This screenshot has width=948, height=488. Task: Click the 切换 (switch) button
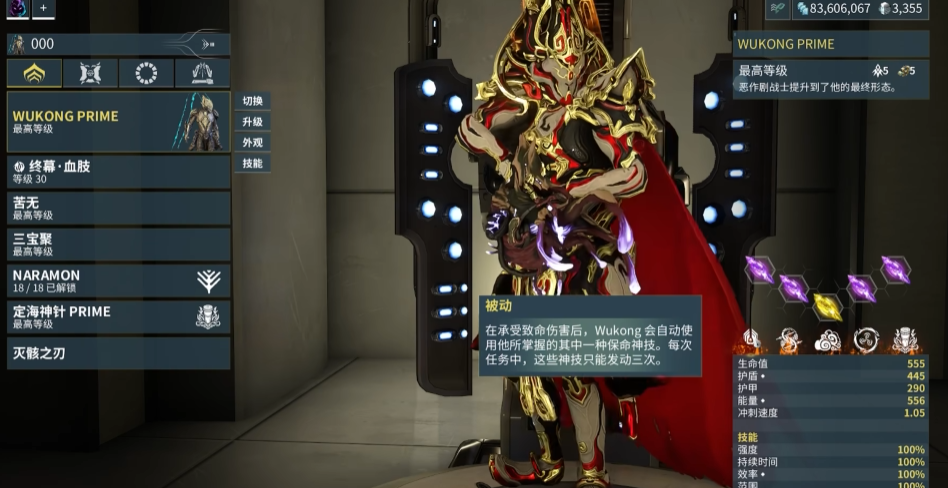tap(252, 101)
